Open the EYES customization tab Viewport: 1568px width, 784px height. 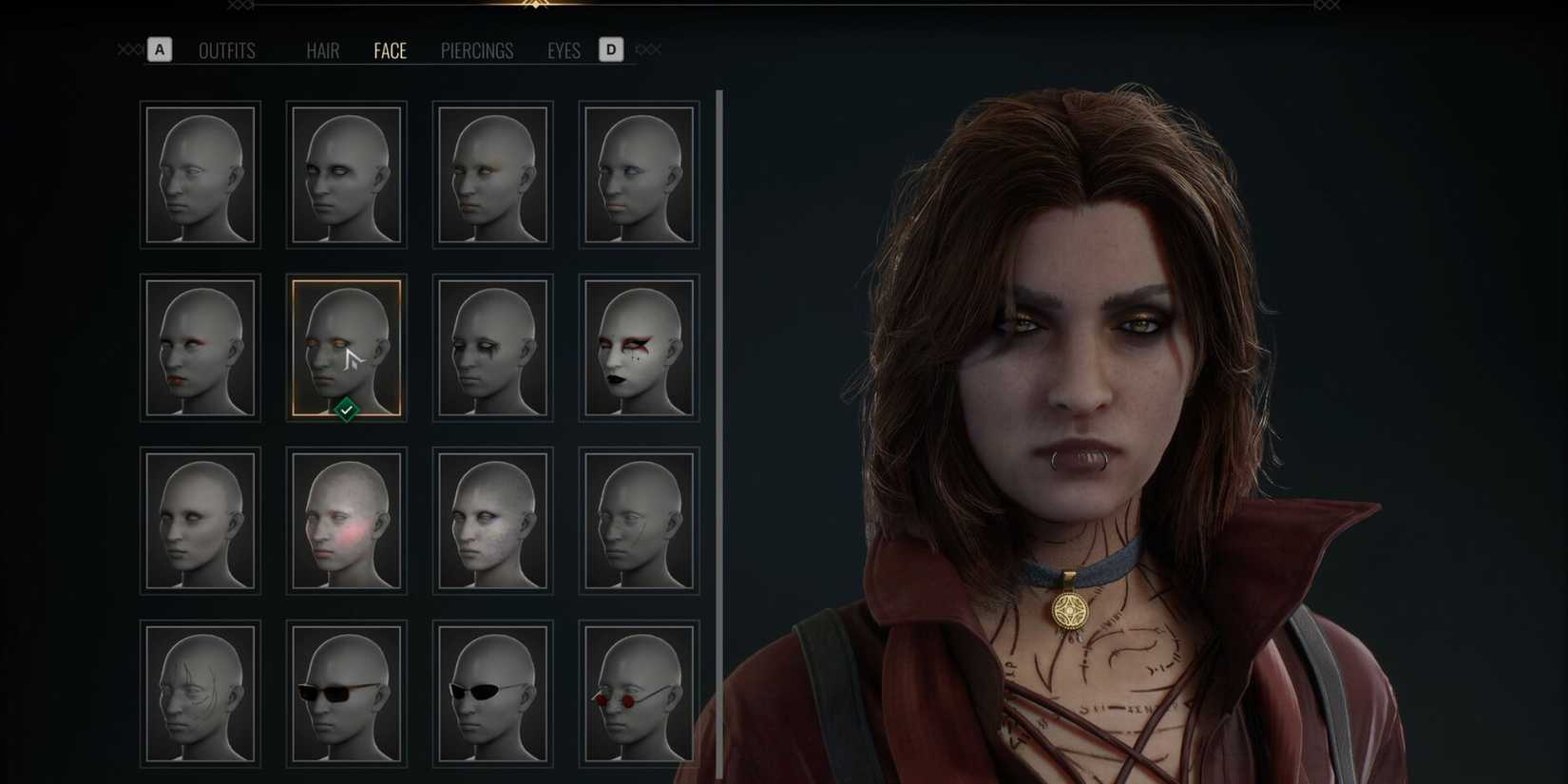(564, 51)
